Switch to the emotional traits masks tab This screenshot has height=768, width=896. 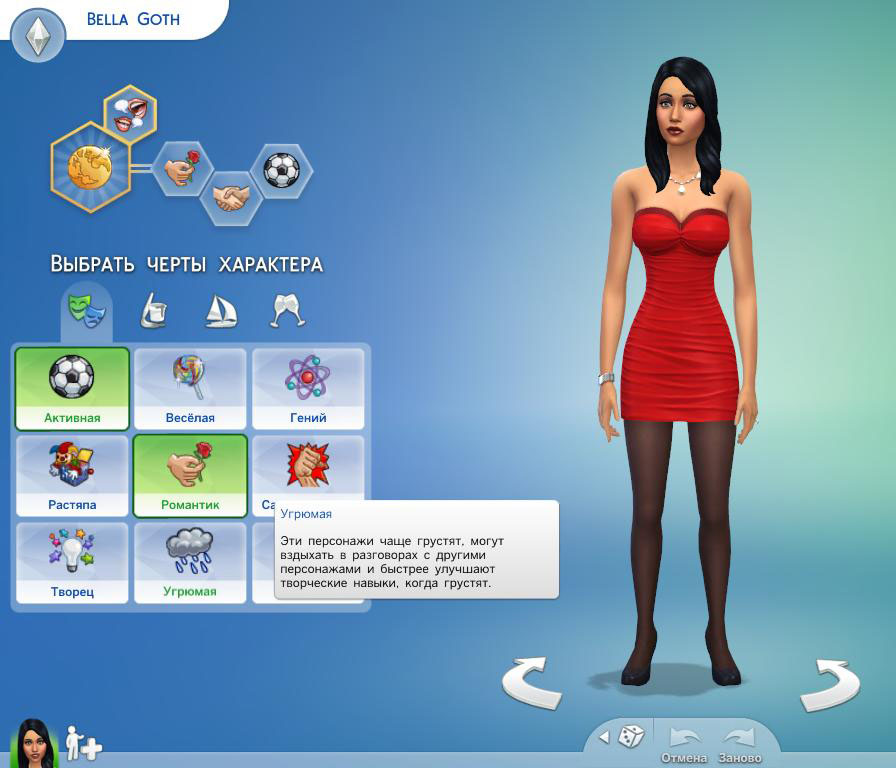pos(86,309)
